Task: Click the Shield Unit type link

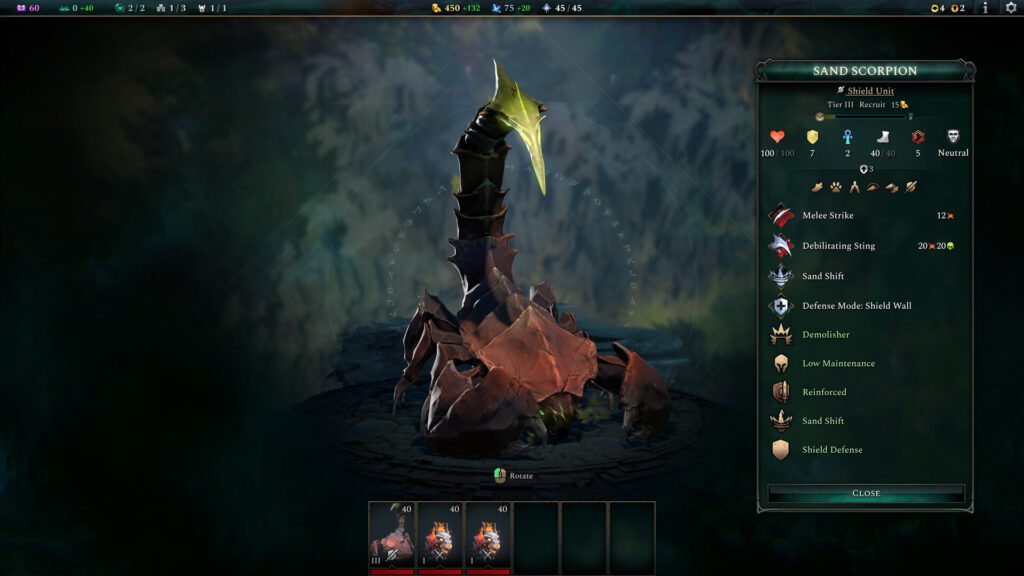Action: point(869,91)
